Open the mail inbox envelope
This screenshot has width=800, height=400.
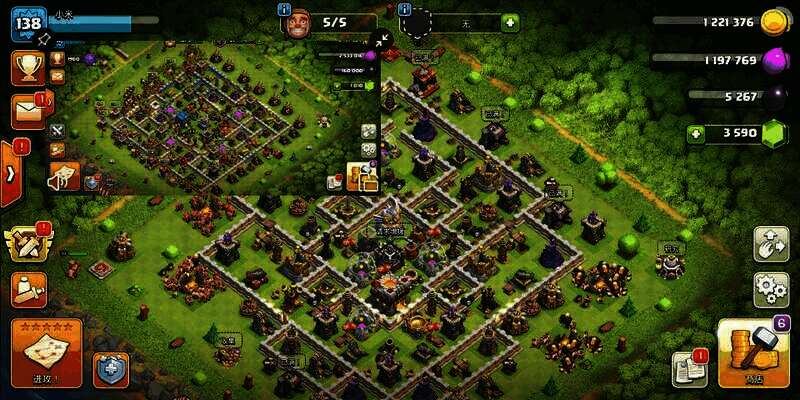pos(27,111)
